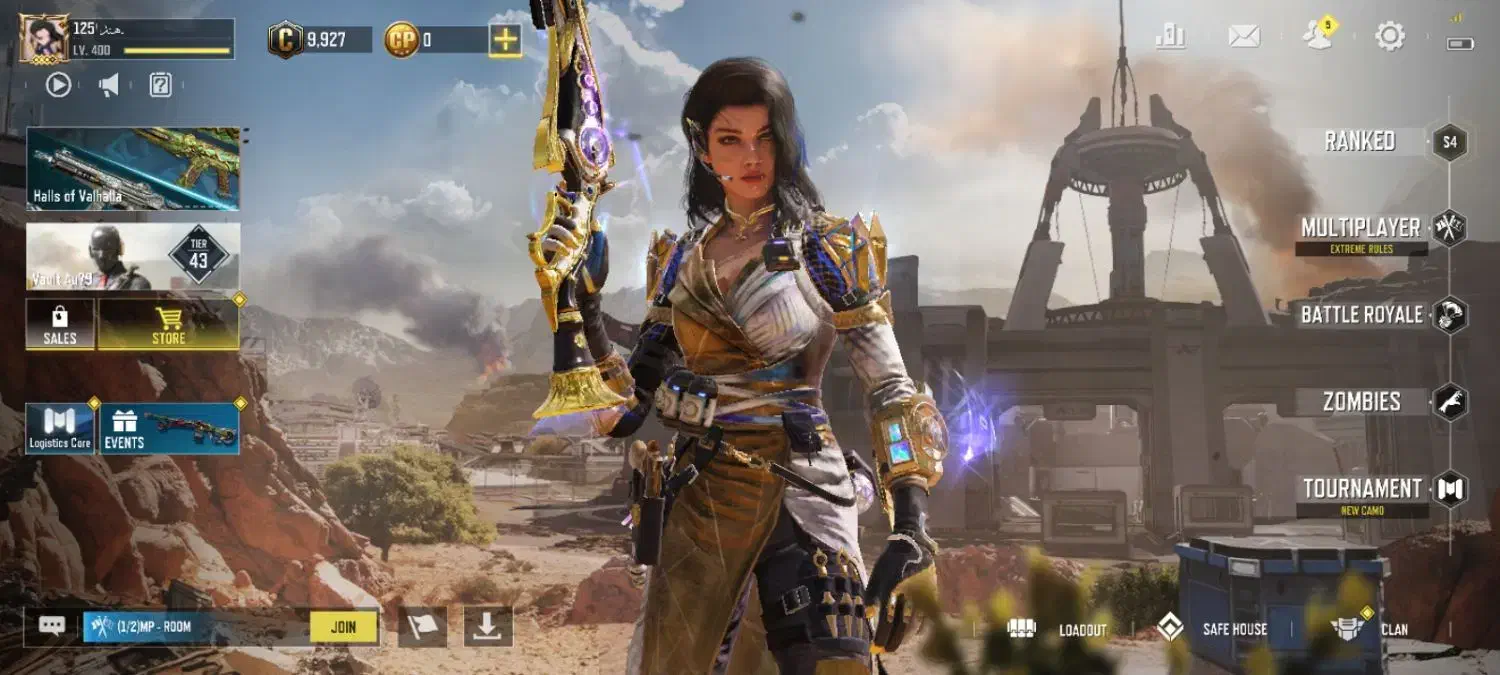Go to the Store
Screen dimensions: 1500x675
point(168,324)
